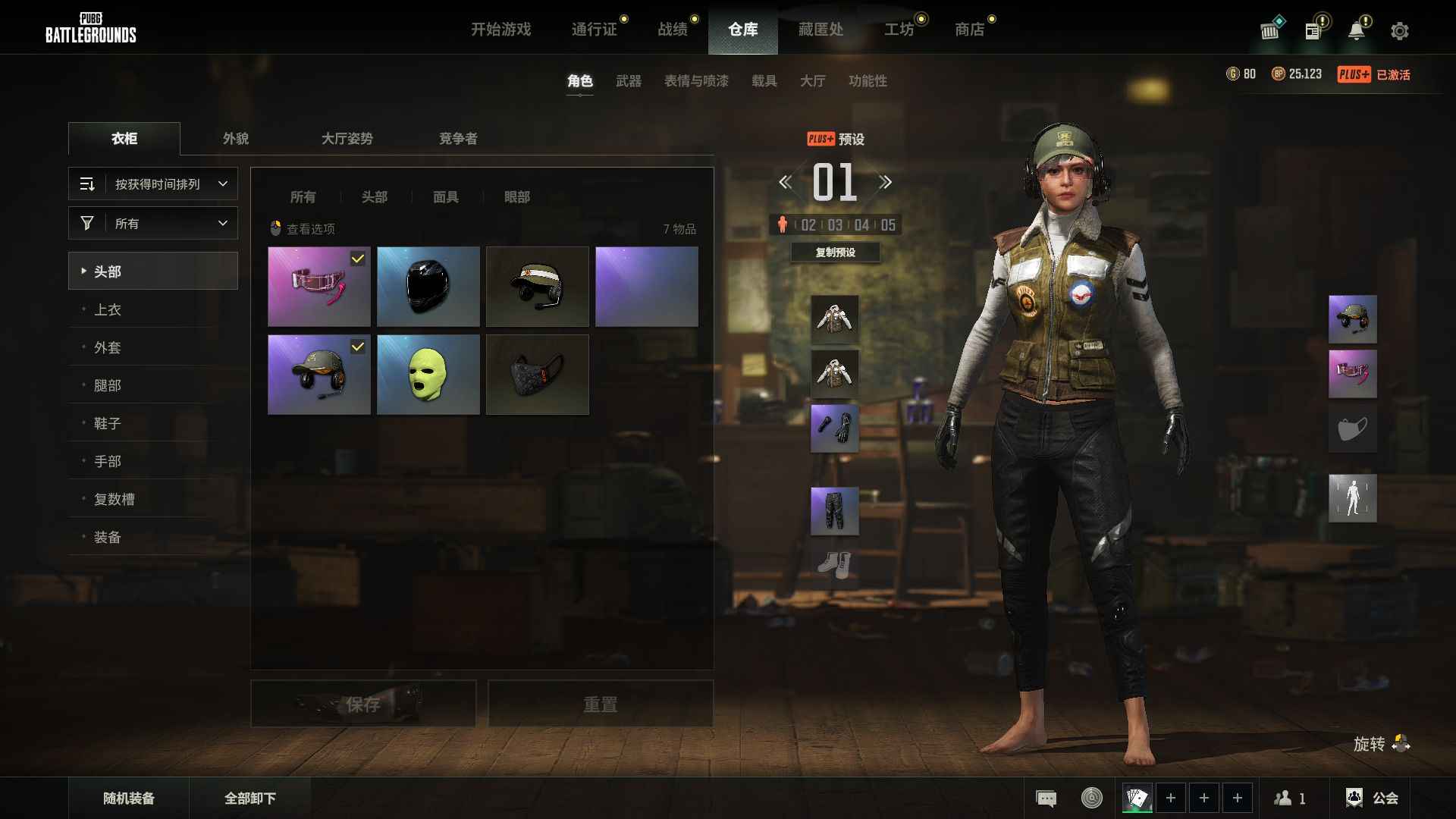The image size is (1456, 819).
Task: Select the black cloth face mask item
Action: click(x=538, y=375)
